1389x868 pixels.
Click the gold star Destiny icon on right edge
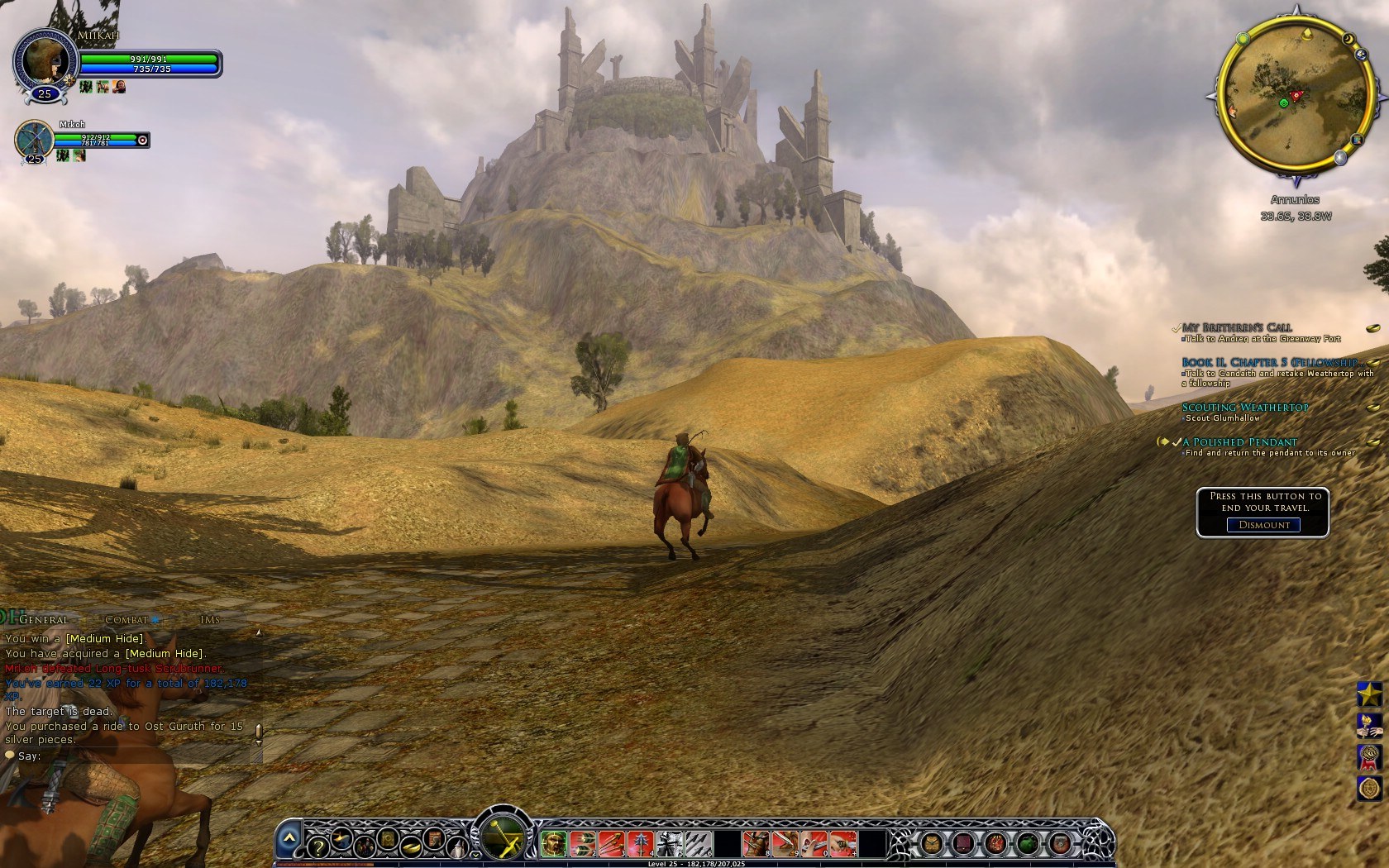pos(1370,694)
